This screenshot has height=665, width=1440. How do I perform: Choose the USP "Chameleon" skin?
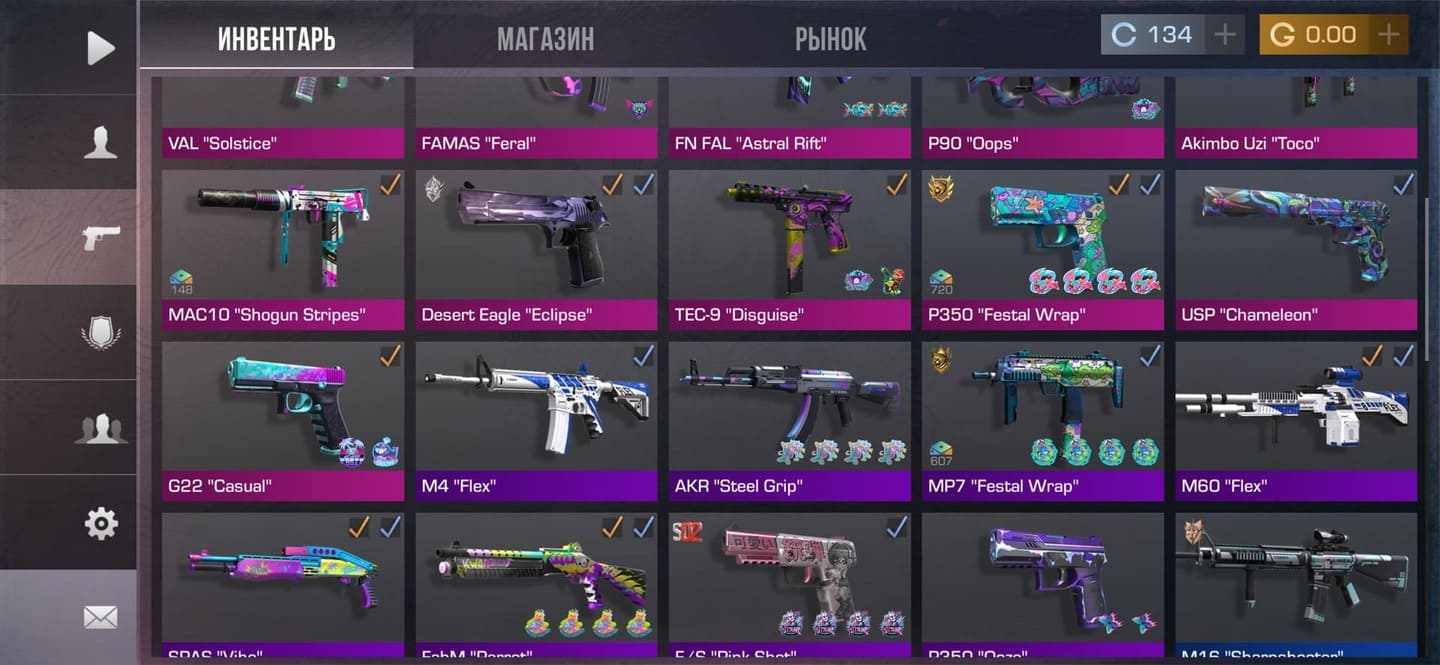[x=1296, y=248]
